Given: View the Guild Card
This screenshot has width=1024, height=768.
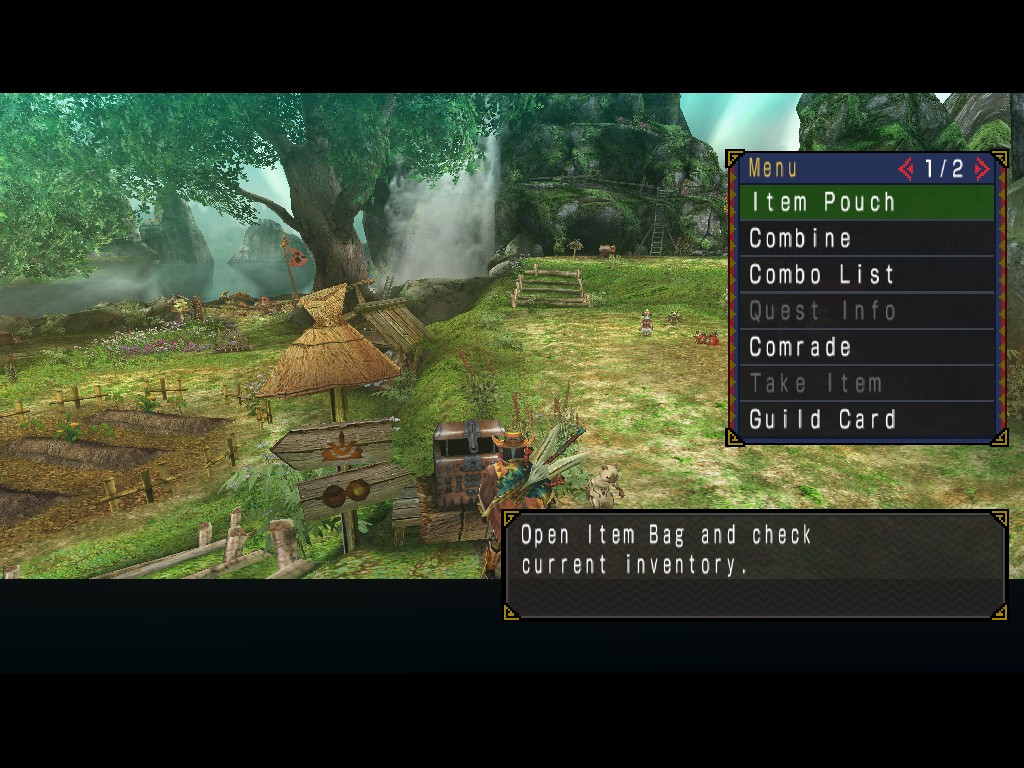Looking at the screenshot, I should (866, 419).
